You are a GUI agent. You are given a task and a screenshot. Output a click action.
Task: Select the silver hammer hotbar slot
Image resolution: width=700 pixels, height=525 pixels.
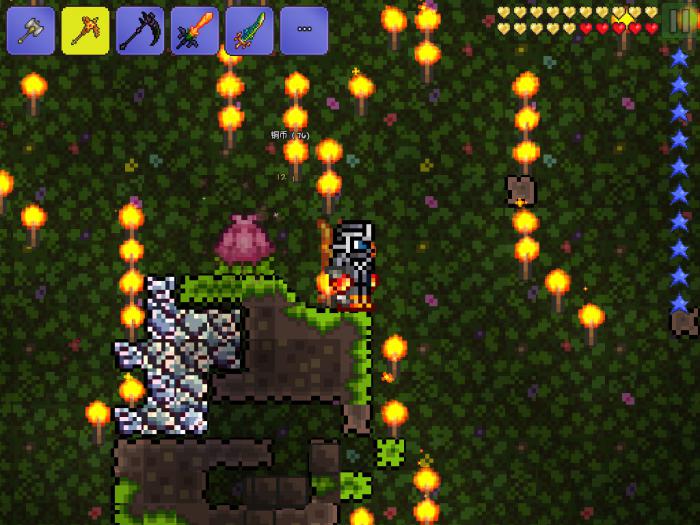tap(31, 31)
